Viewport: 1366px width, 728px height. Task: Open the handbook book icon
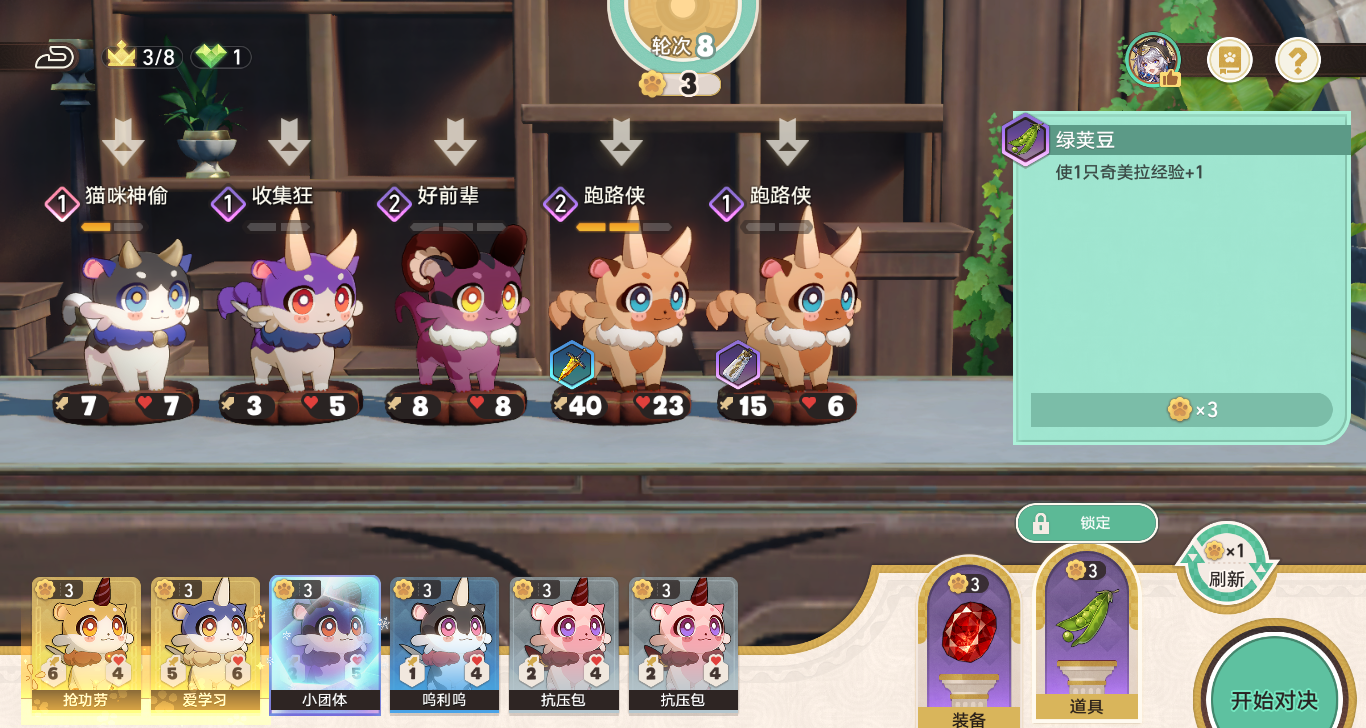[x=1229, y=62]
